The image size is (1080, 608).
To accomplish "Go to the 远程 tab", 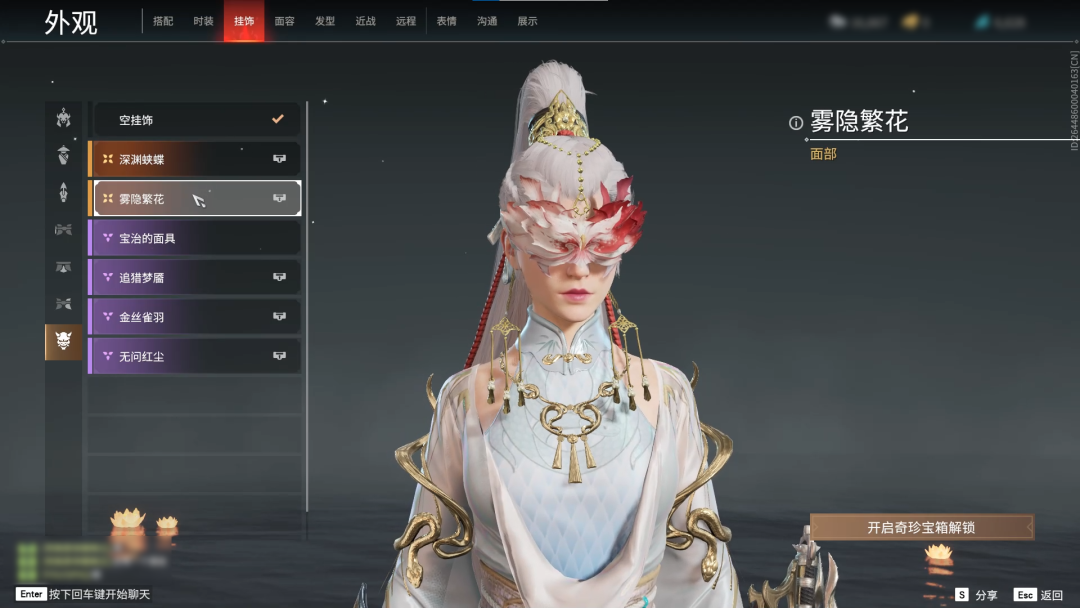I will click(405, 21).
